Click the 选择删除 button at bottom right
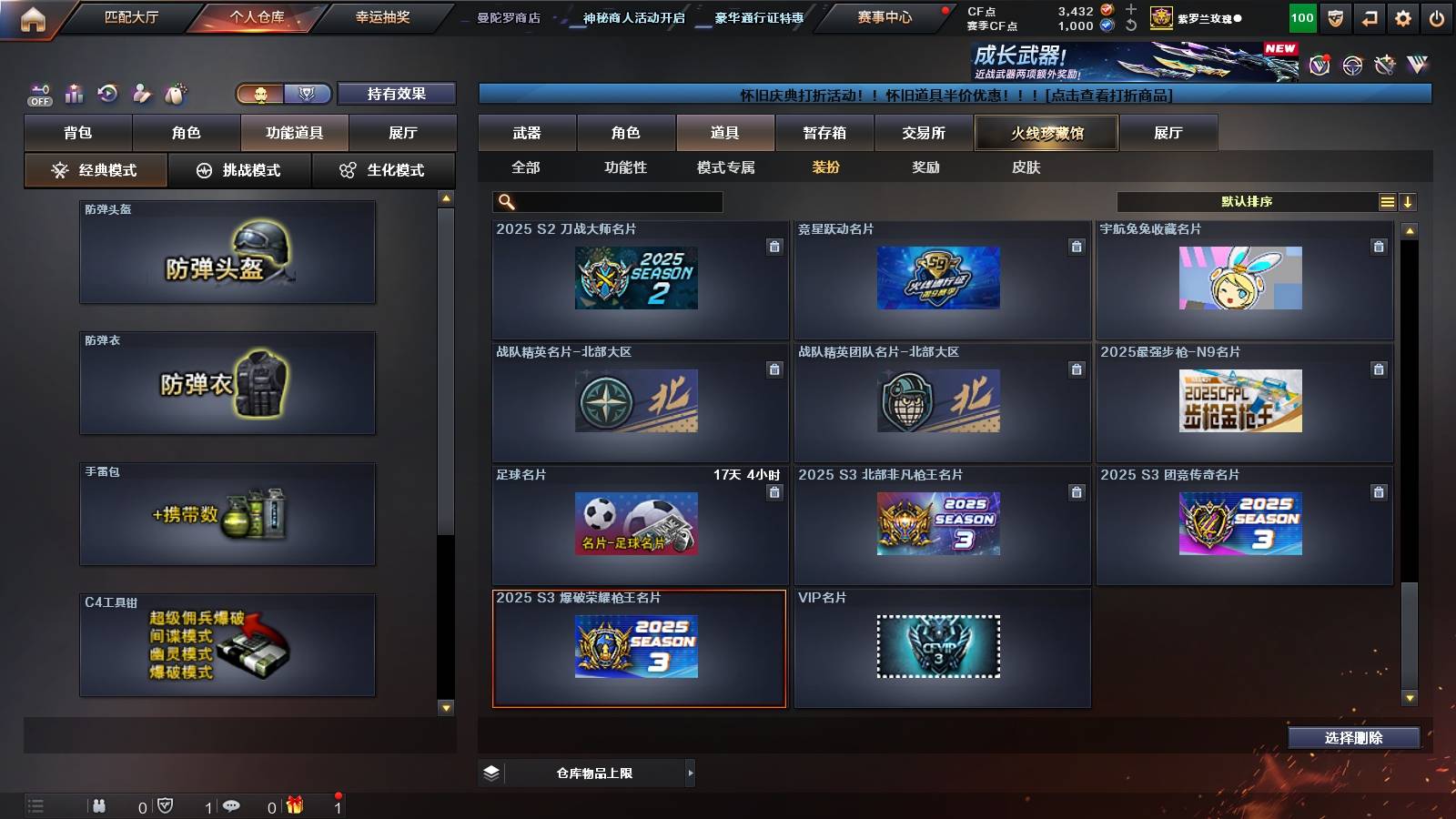The width and height of the screenshot is (1456, 819). coord(1353,738)
